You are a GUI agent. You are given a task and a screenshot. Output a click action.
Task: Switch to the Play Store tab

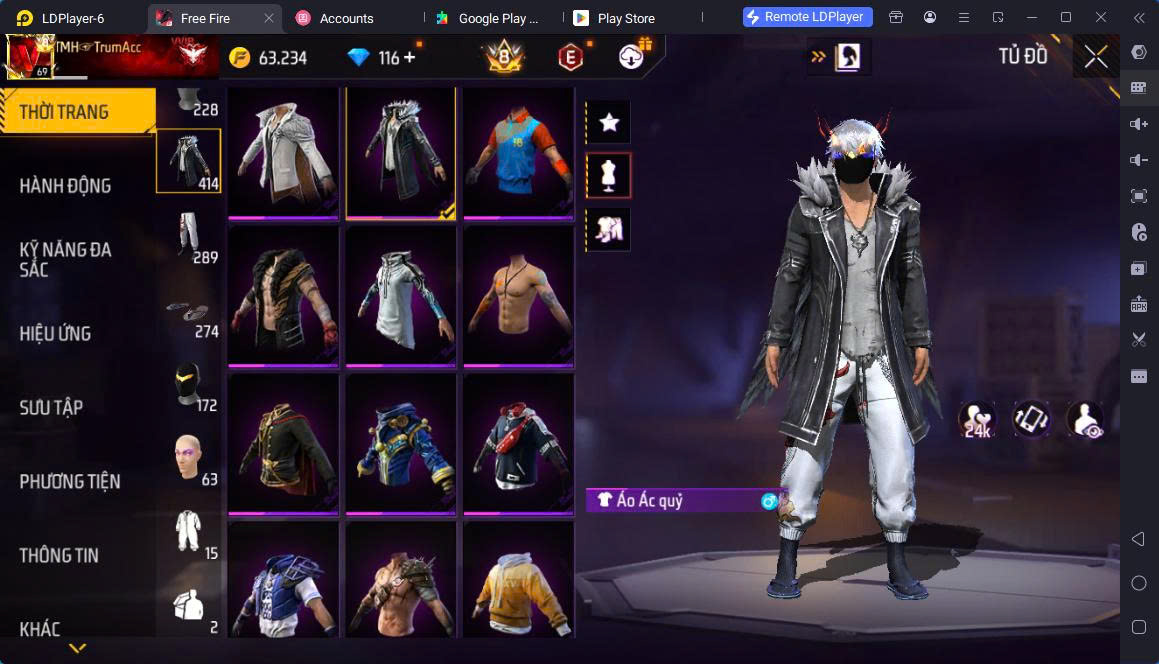tap(625, 18)
